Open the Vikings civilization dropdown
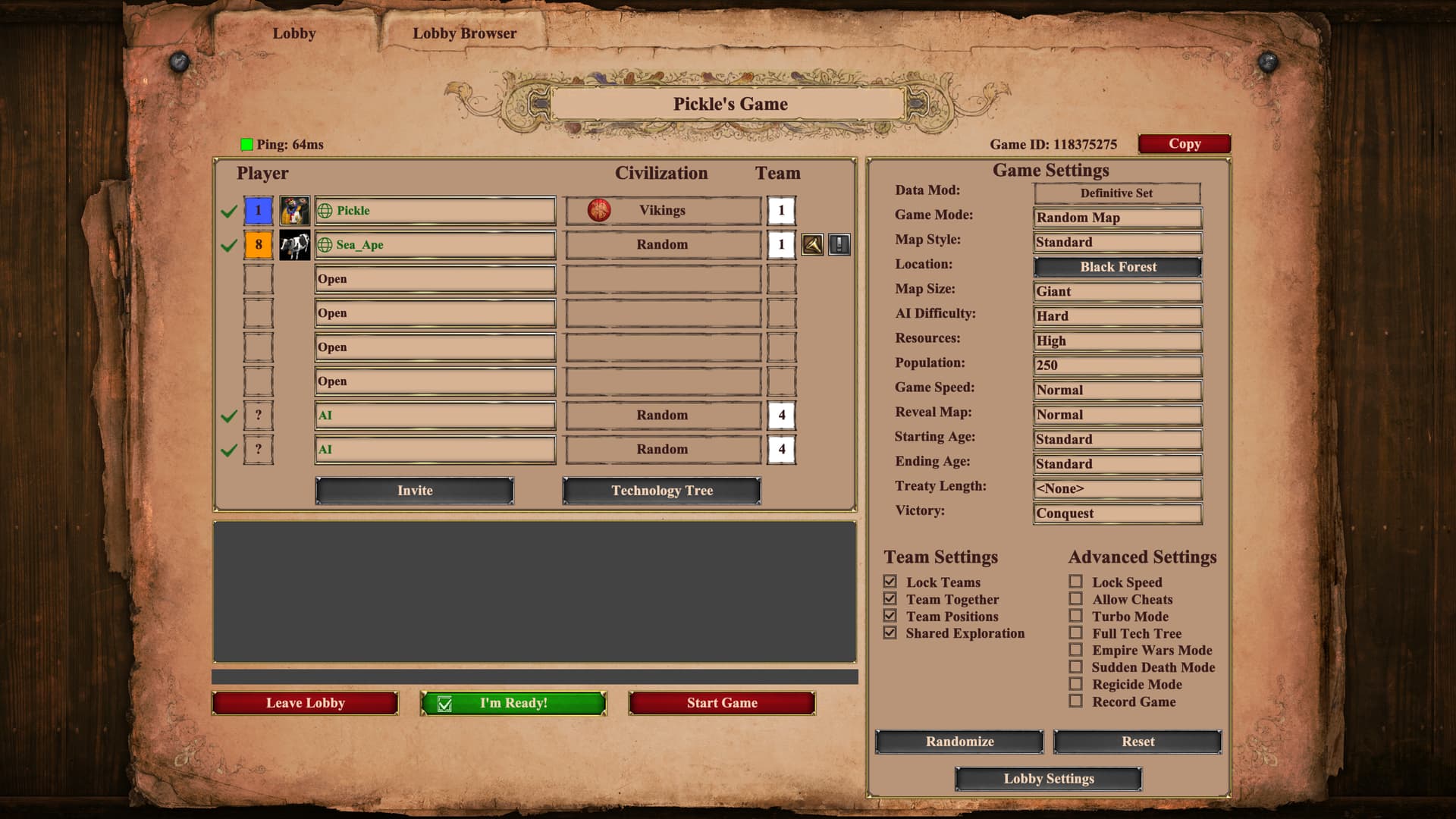The width and height of the screenshot is (1456, 819). tap(663, 211)
